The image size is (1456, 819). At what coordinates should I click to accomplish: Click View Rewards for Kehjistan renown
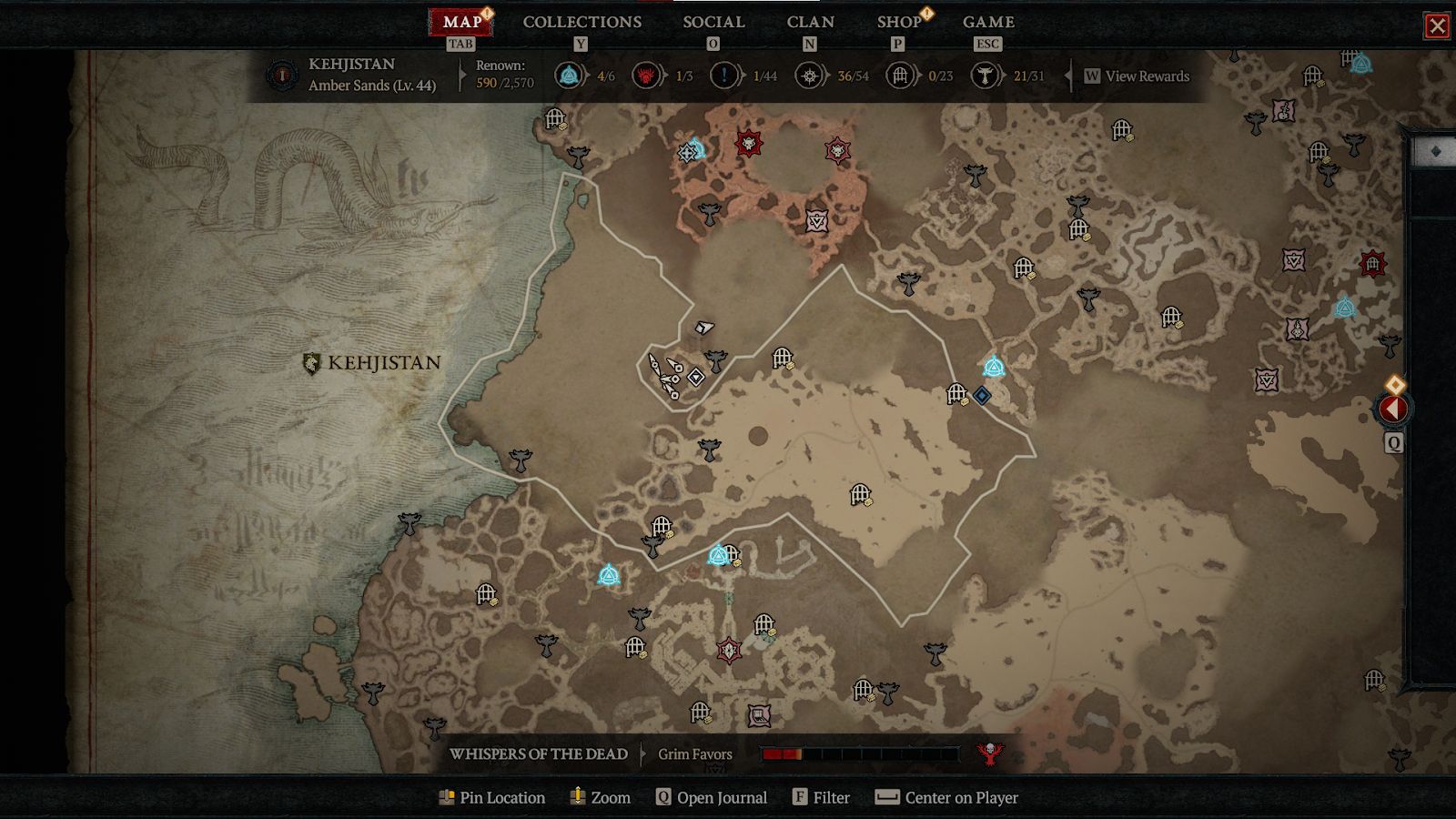(x=1137, y=76)
